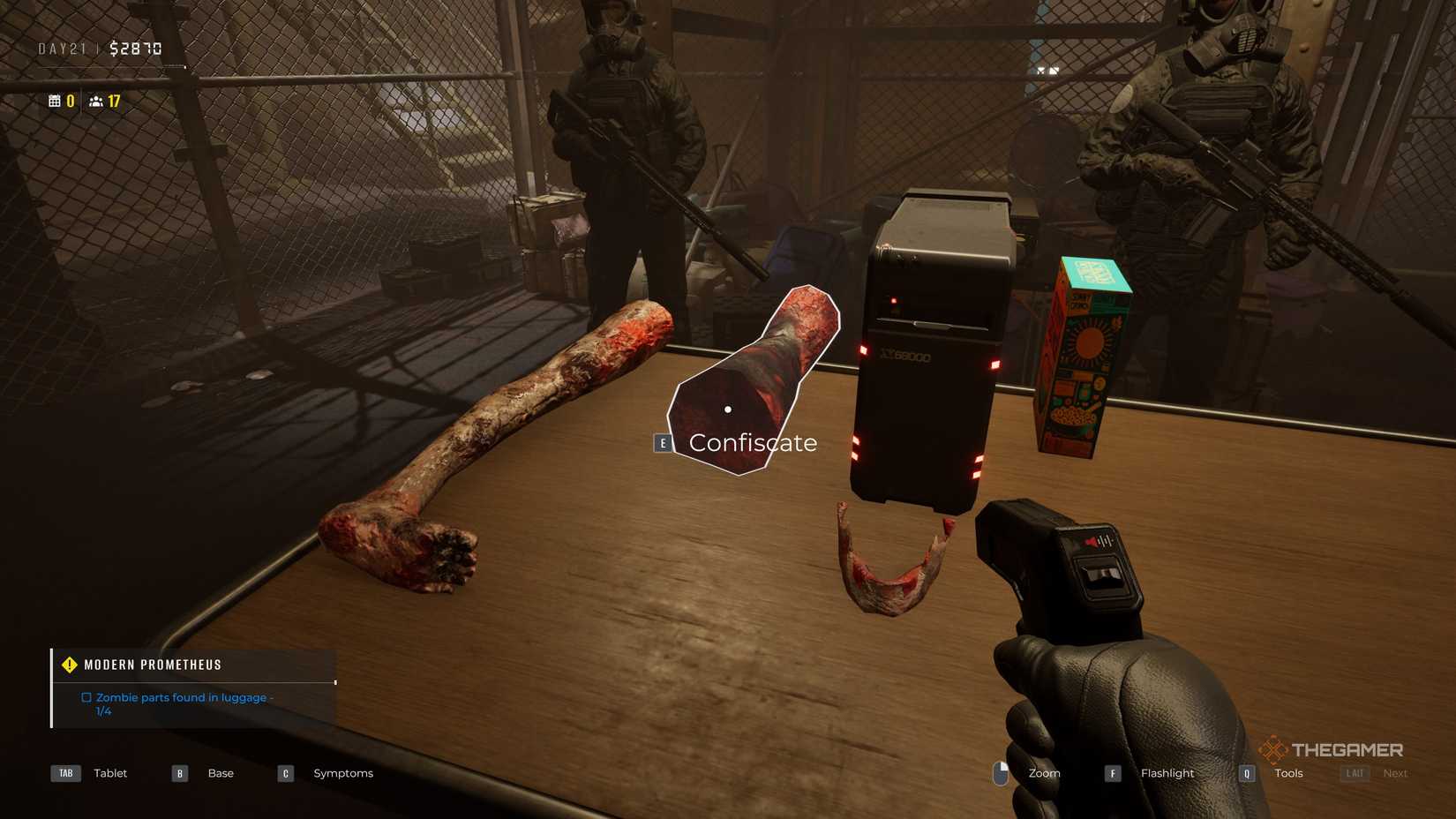Screen dimensions: 1456x819
Task: Click the mouse icon next to Zoom
Action: pyautogui.click(x=1002, y=772)
